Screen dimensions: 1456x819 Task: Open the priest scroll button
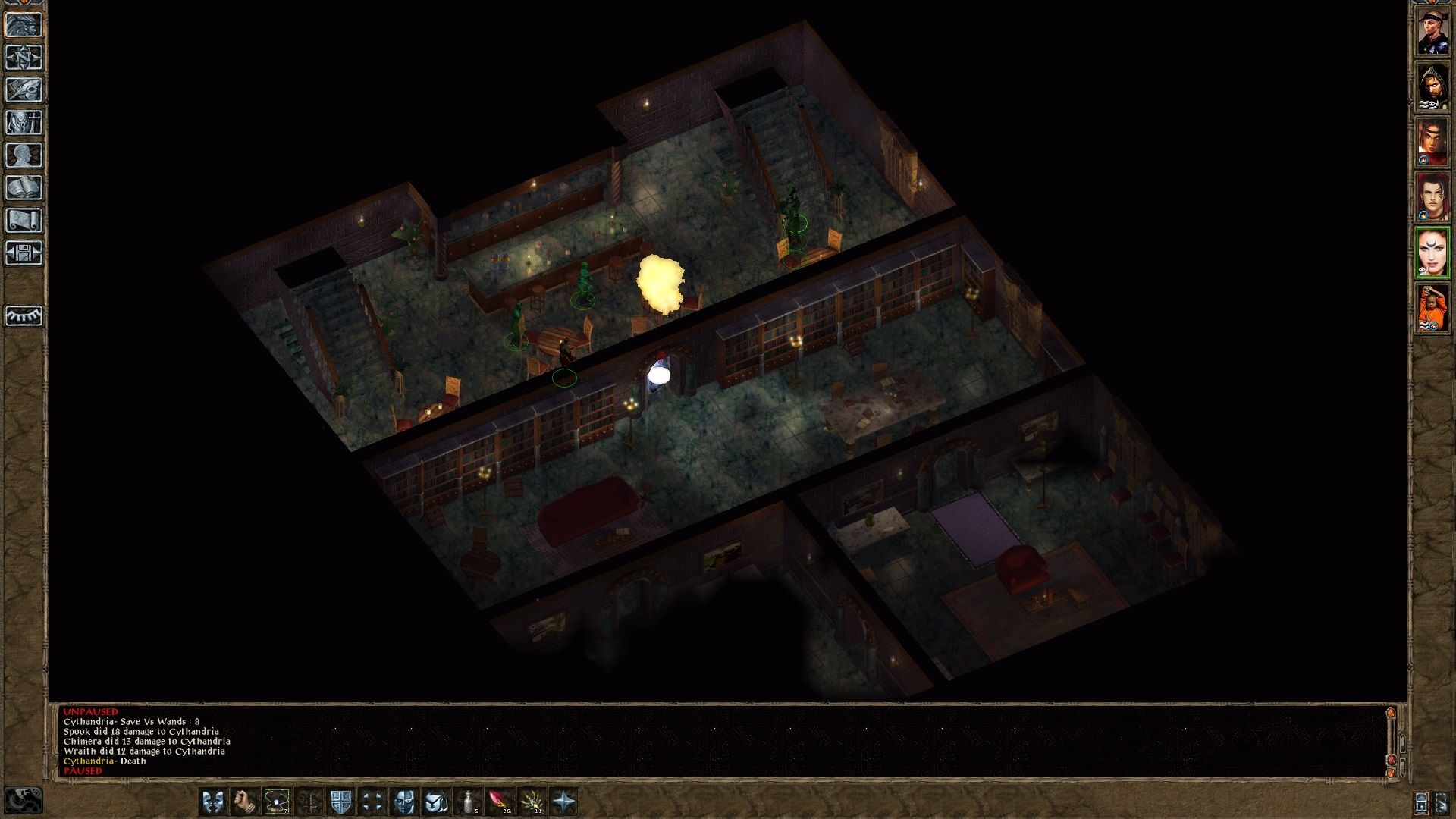coord(24,221)
